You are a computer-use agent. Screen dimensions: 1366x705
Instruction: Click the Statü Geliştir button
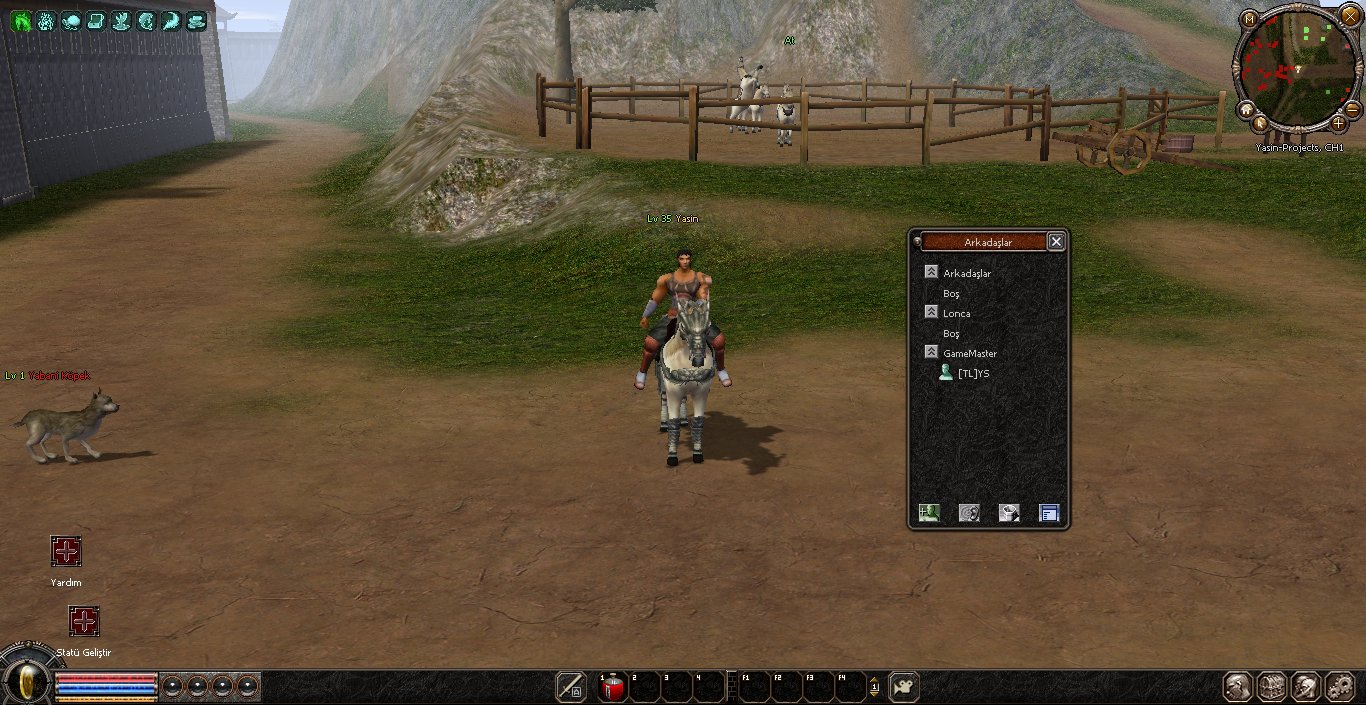click(x=84, y=621)
